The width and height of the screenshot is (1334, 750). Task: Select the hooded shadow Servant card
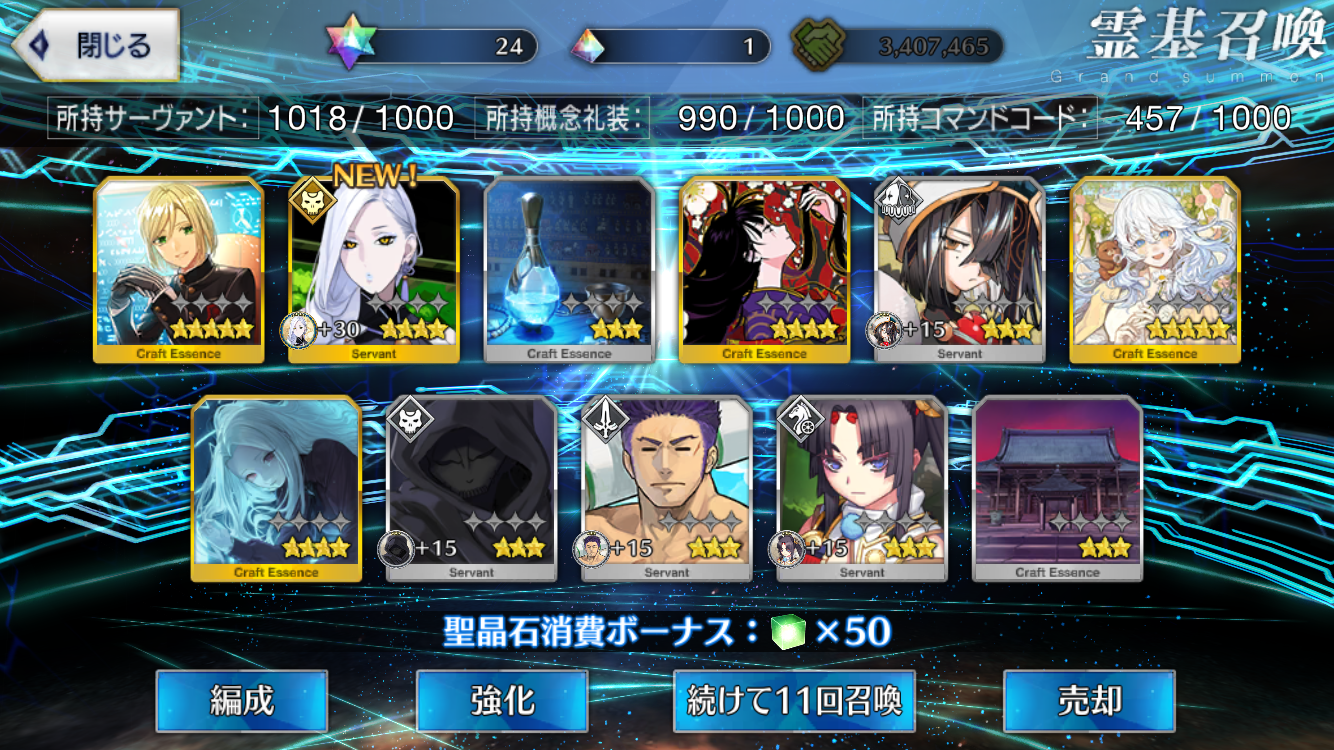coord(472,488)
